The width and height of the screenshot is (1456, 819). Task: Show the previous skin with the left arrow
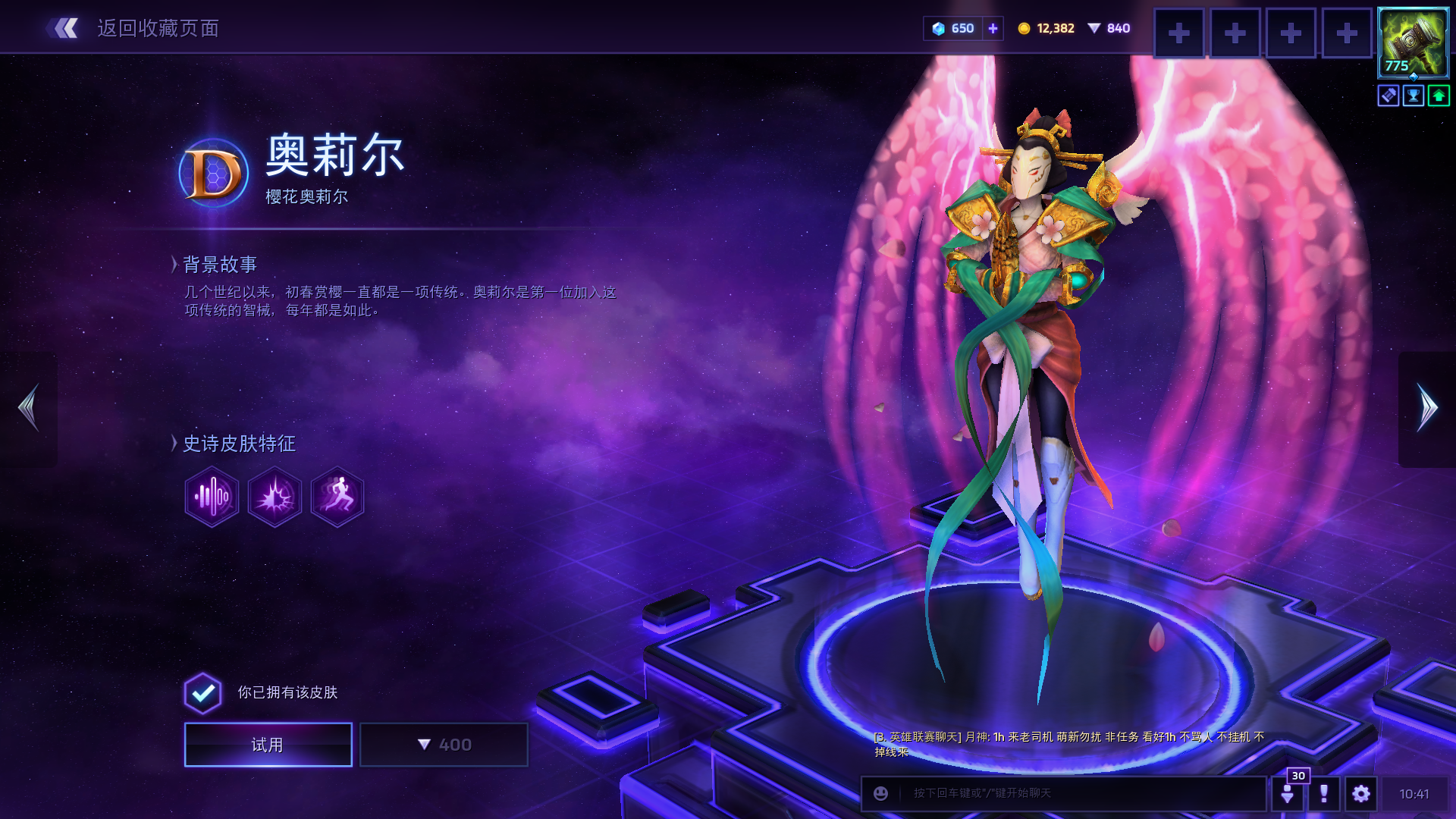(29, 409)
